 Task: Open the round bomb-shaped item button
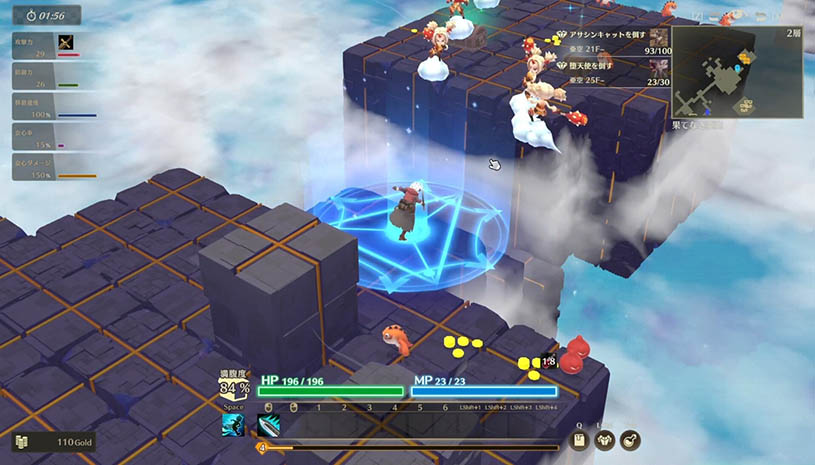(x=630, y=441)
